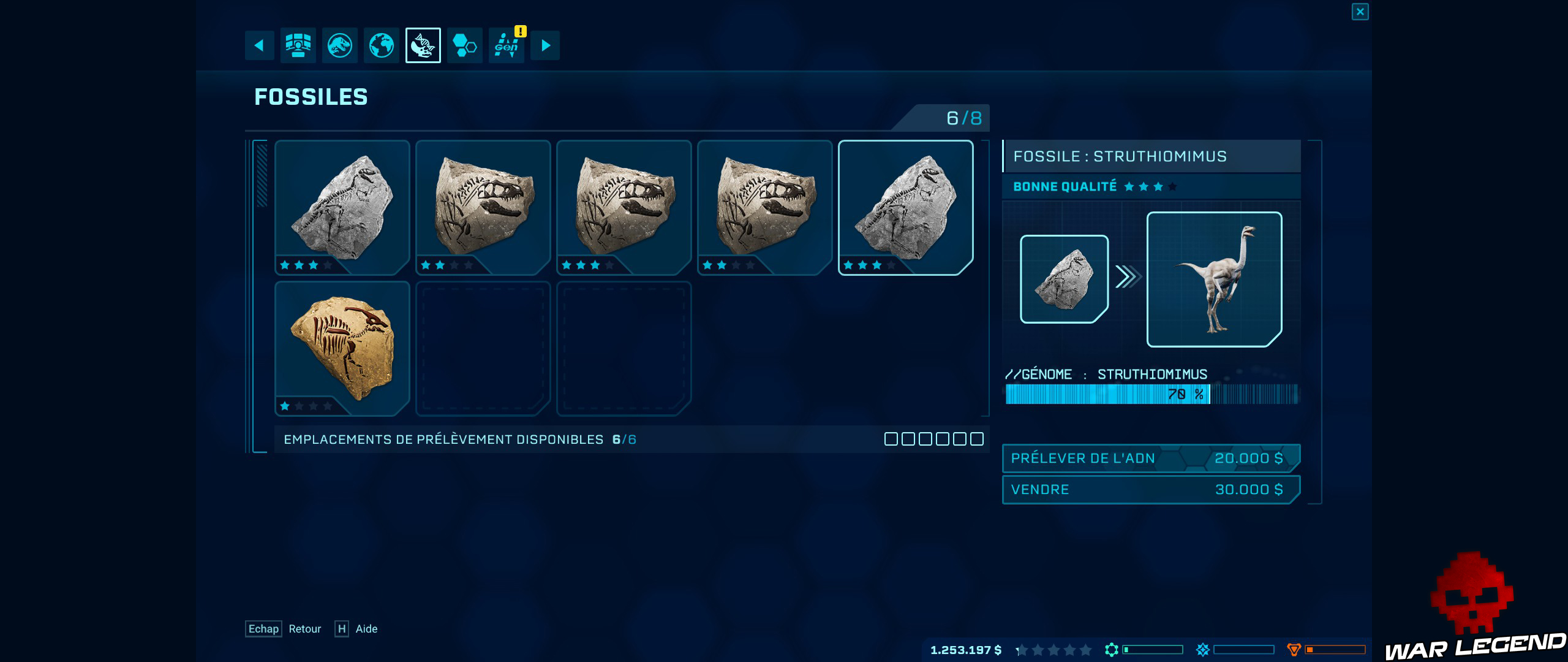The width and height of the screenshot is (1568, 662).
Task: Open the Jurassic World logo tab
Action: [x=340, y=45]
